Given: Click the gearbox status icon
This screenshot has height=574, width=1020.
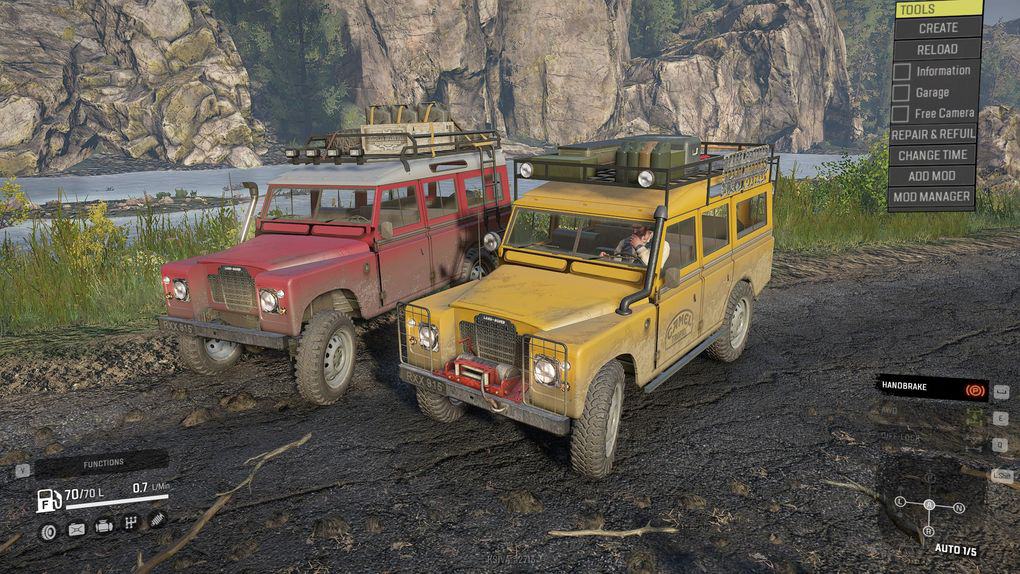Looking at the screenshot, I should coord(130,523).
